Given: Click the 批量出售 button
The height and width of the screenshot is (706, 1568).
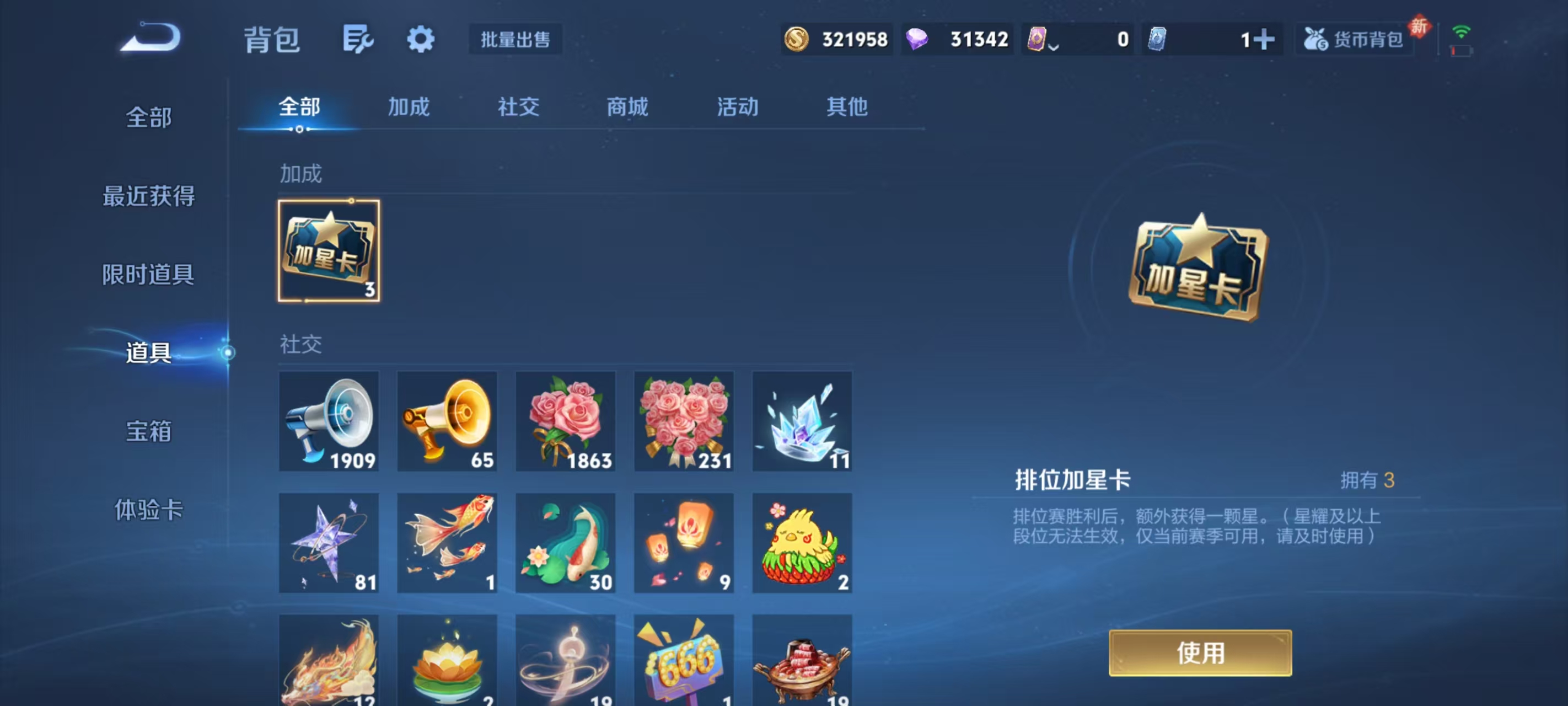Looking at the screenshot, I should 514,39.
